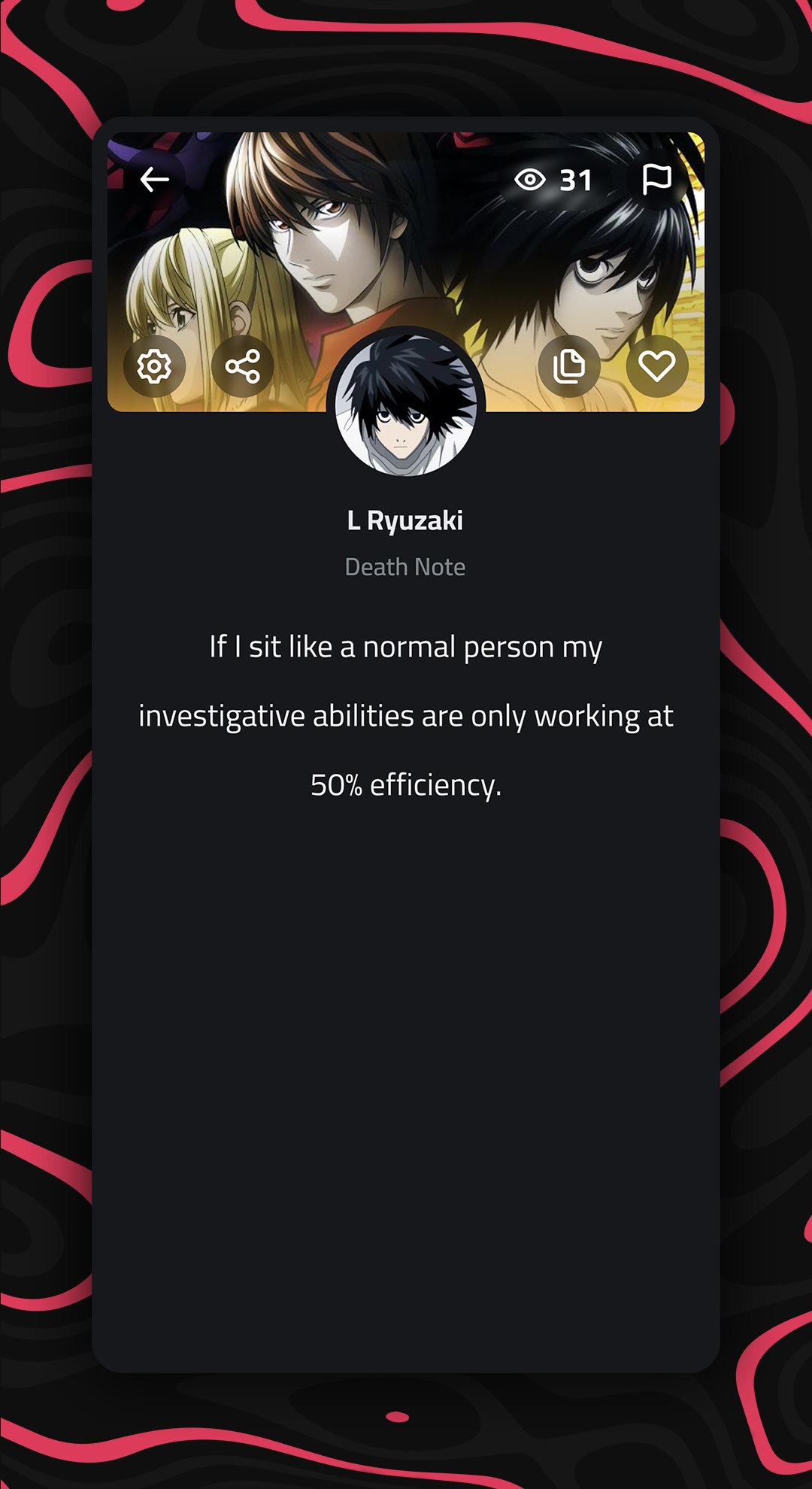The height and width of the screenshot is (1489, 812).
Task: Open settings via the gear icon
Action: point(154,366)
